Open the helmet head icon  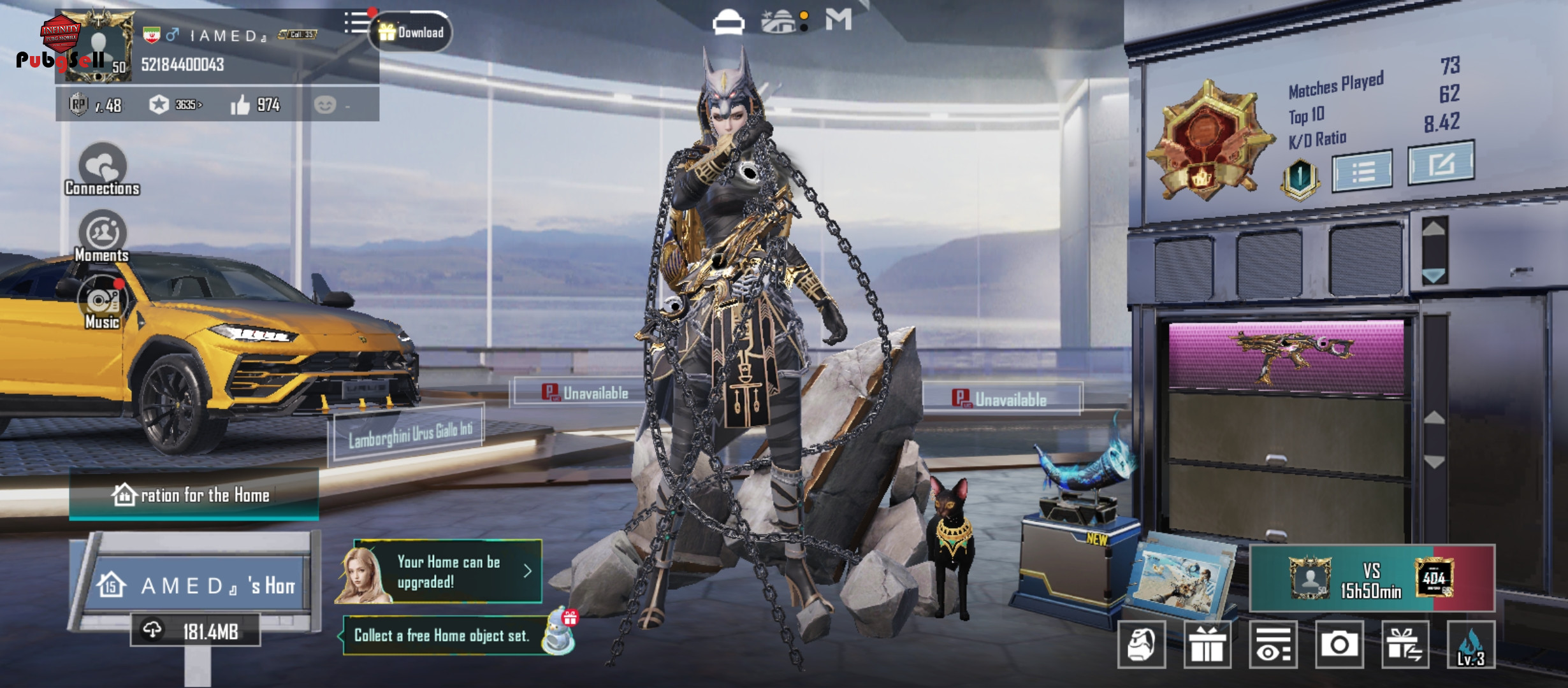click(1142, 645)
